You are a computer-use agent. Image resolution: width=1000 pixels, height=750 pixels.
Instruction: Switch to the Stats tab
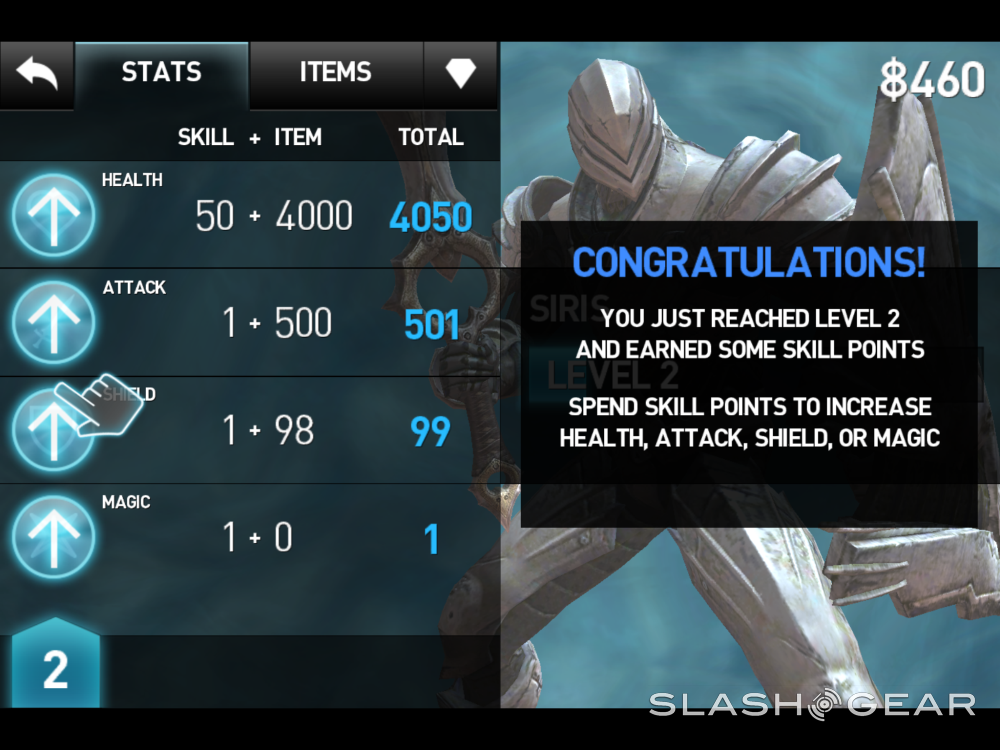pyautogui.click(x=162, y=73)
